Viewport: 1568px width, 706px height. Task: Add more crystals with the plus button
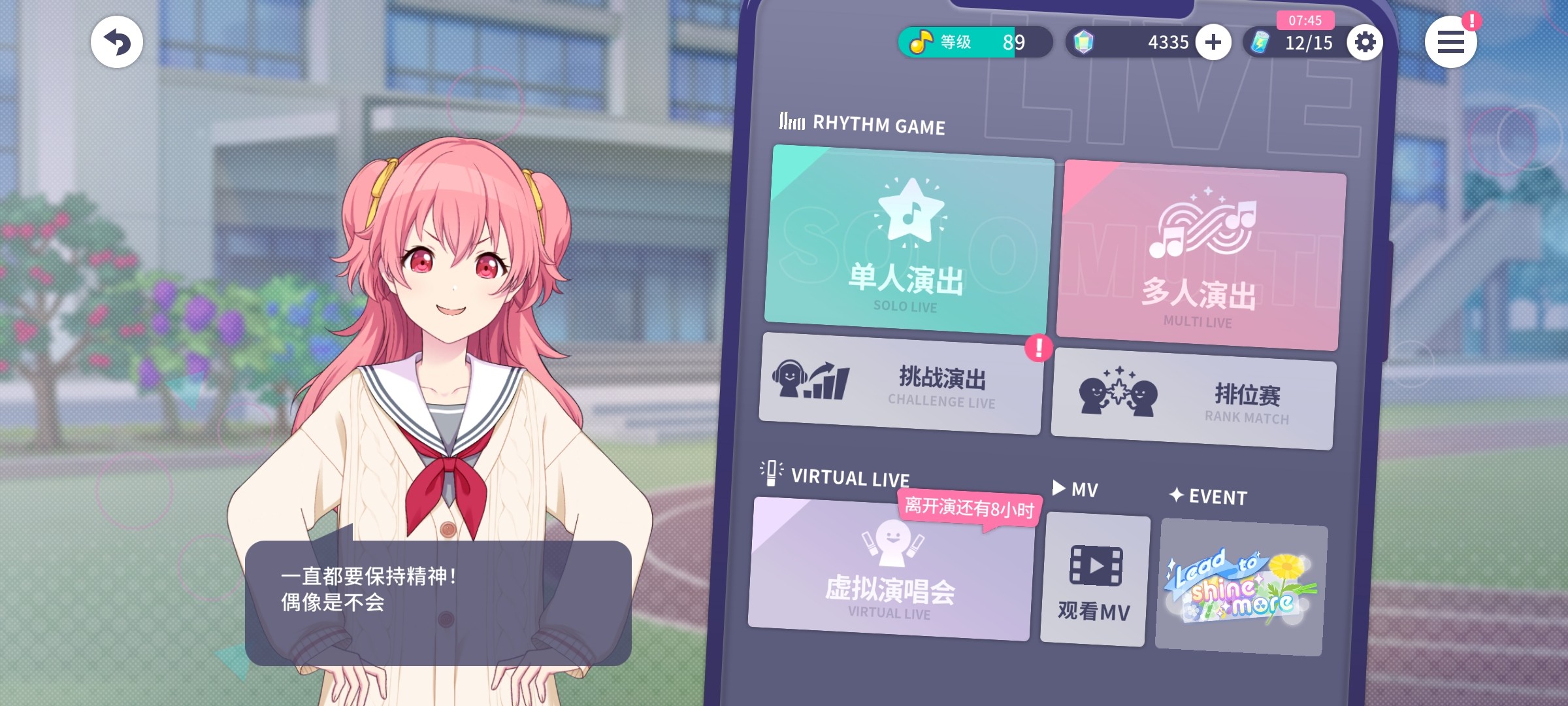pos(1213,42)
